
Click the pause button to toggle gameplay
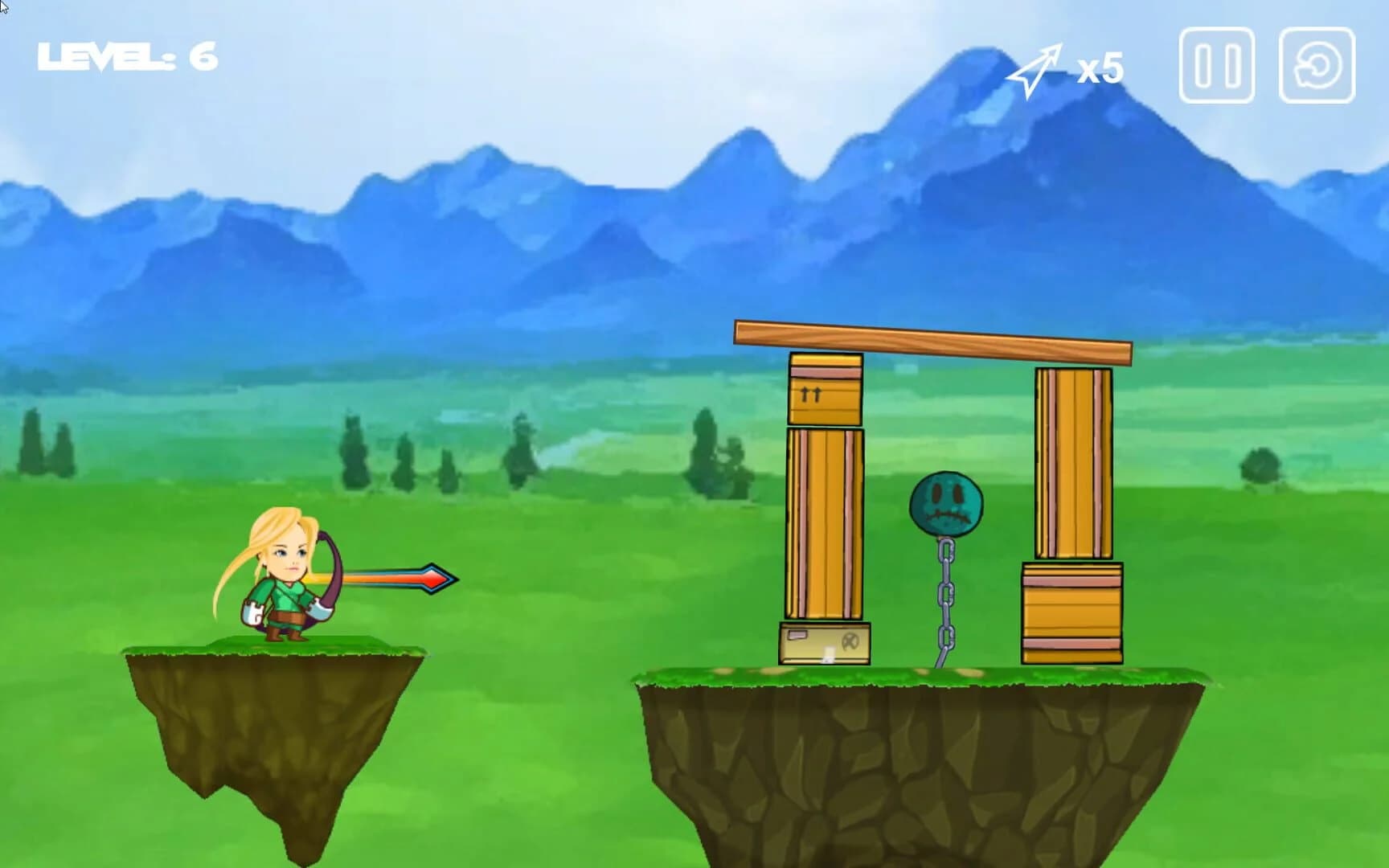click(1215, 69)
